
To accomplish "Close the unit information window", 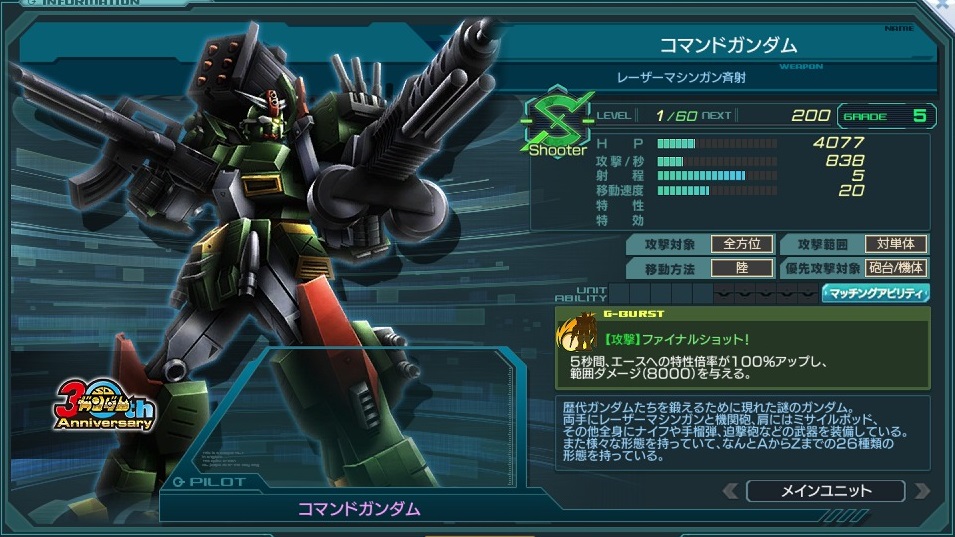I will (x=944, y=5).
